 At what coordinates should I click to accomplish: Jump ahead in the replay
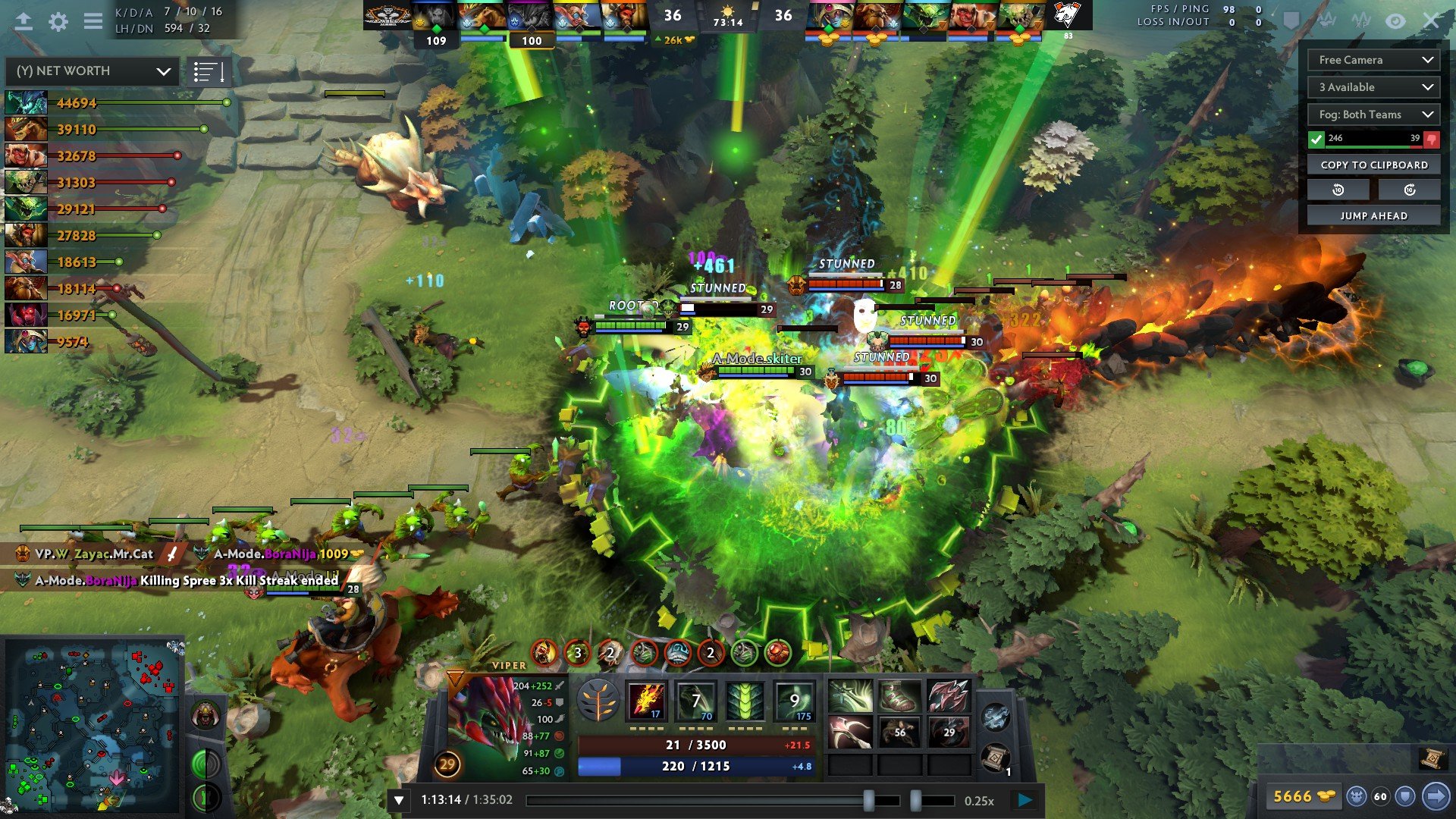1373,215
